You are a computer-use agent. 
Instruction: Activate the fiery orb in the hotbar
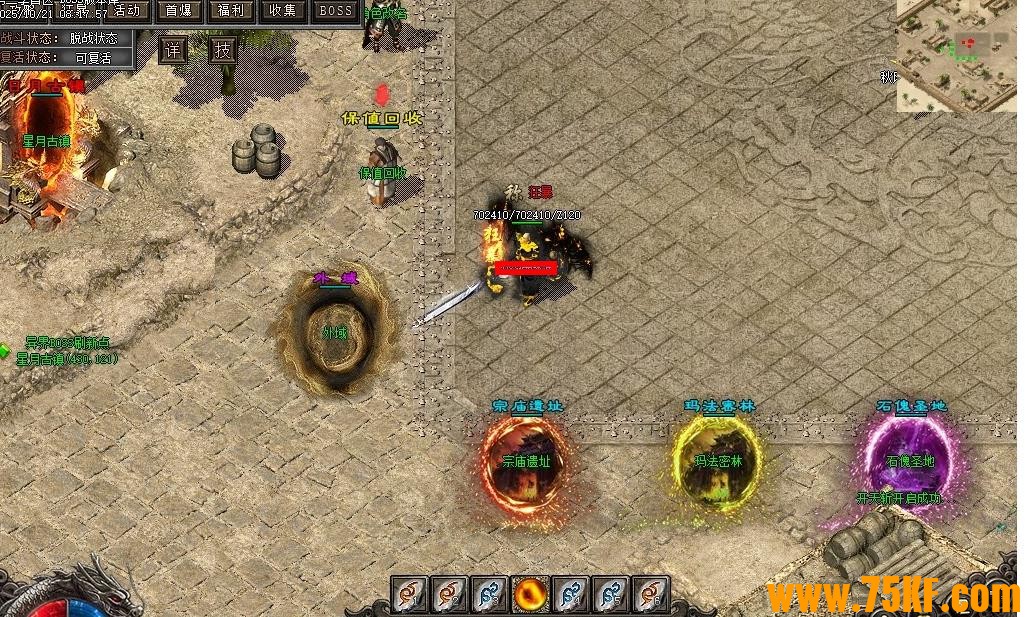tap(529, 594)
